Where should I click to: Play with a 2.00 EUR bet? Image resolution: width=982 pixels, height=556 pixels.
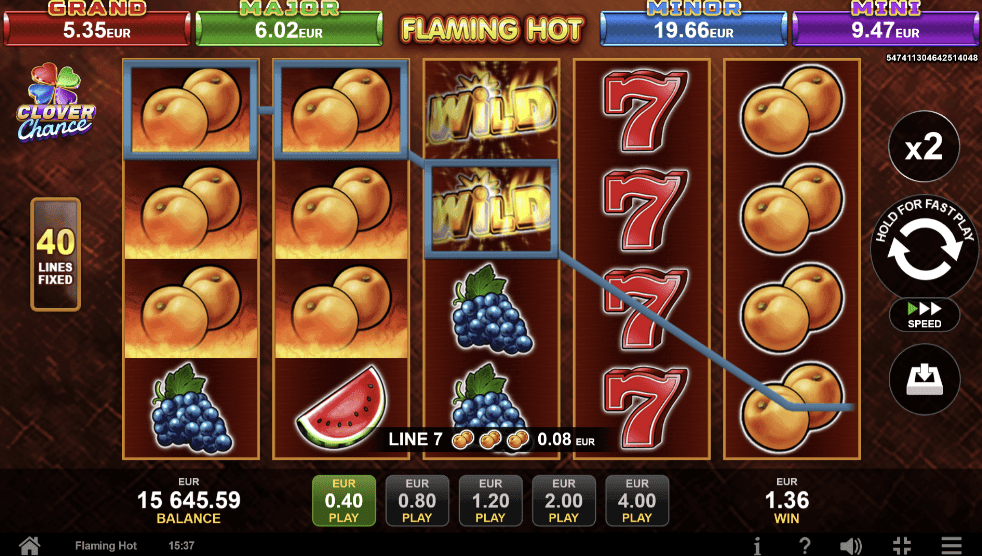click(x=564, y=500)
